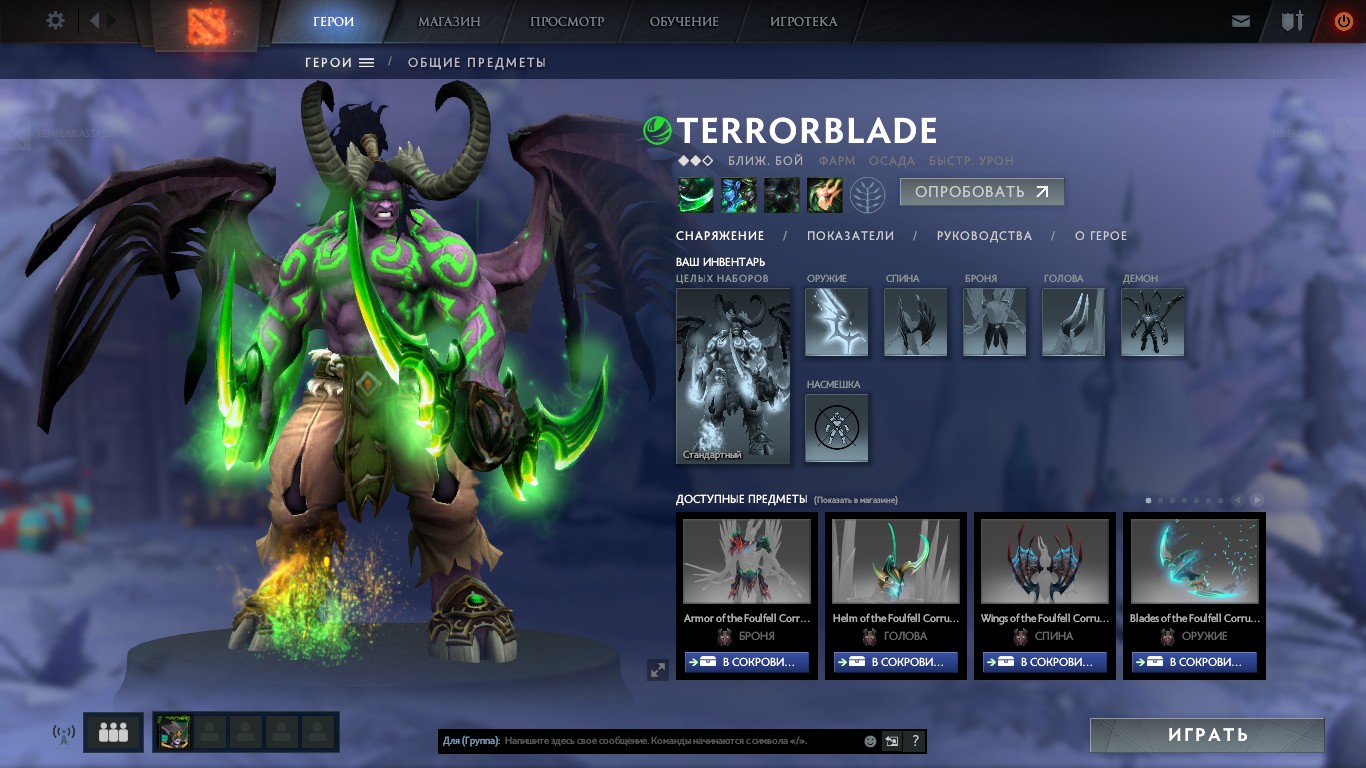Open the ПРОСМОТР tab

[x=567, y=21]
